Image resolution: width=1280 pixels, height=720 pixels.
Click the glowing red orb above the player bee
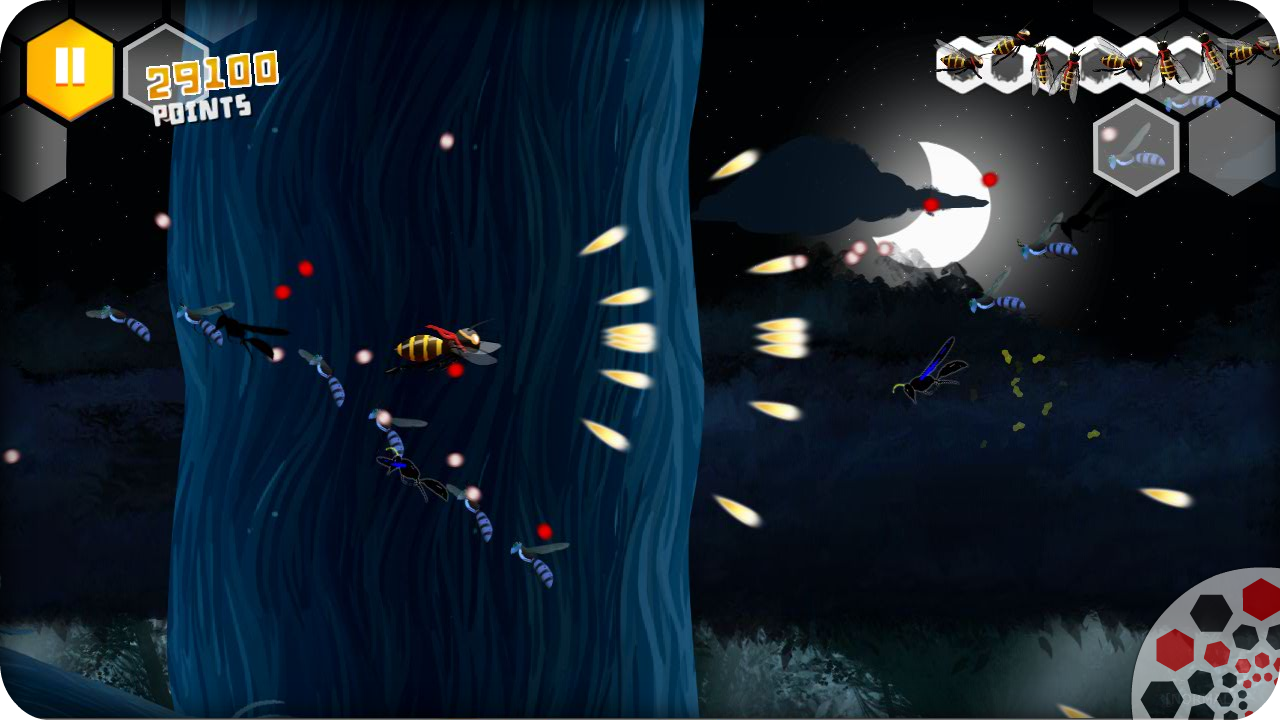point(305,267)
